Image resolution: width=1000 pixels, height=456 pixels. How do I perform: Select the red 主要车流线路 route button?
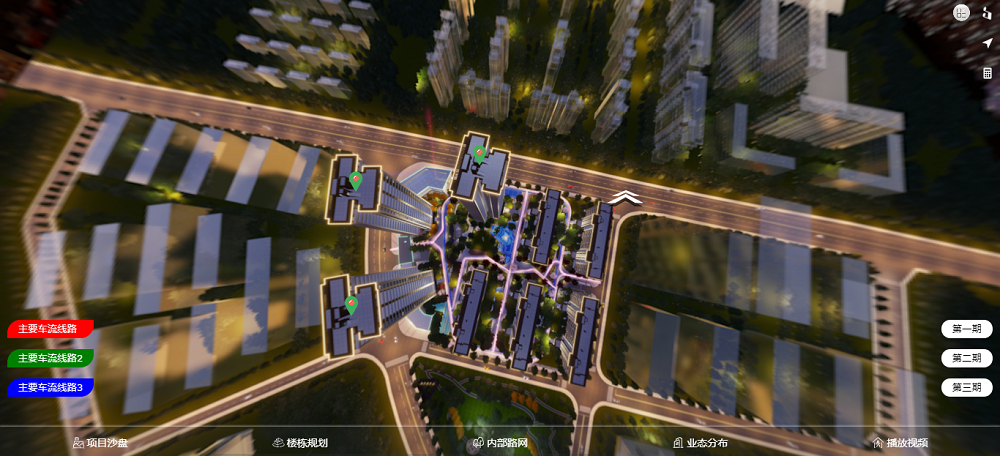[50, 328]
